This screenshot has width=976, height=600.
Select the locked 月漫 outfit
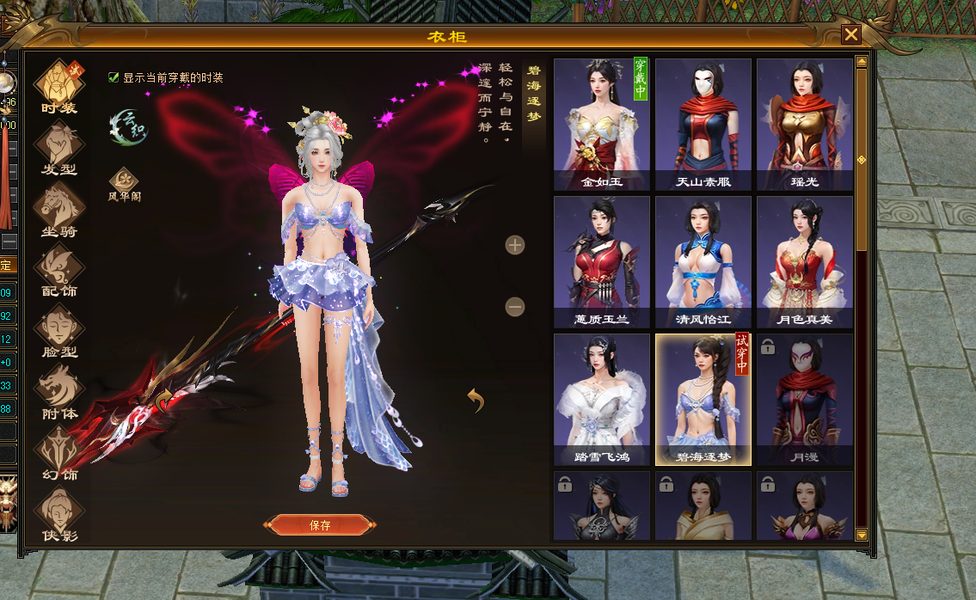pyautogui.click(x=804, y=399)
